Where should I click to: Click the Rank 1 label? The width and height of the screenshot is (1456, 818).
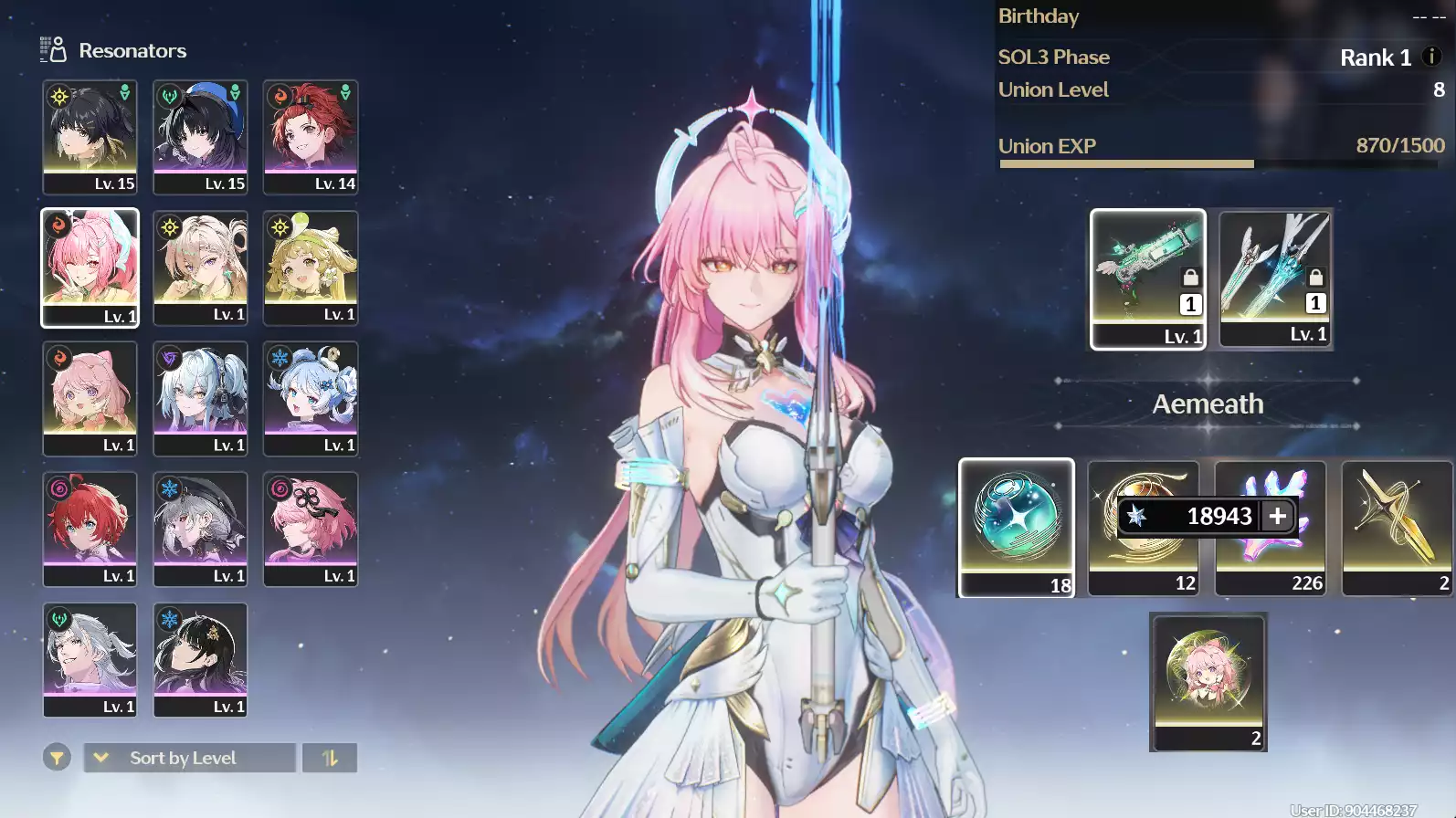click(x=1376, y=57)
